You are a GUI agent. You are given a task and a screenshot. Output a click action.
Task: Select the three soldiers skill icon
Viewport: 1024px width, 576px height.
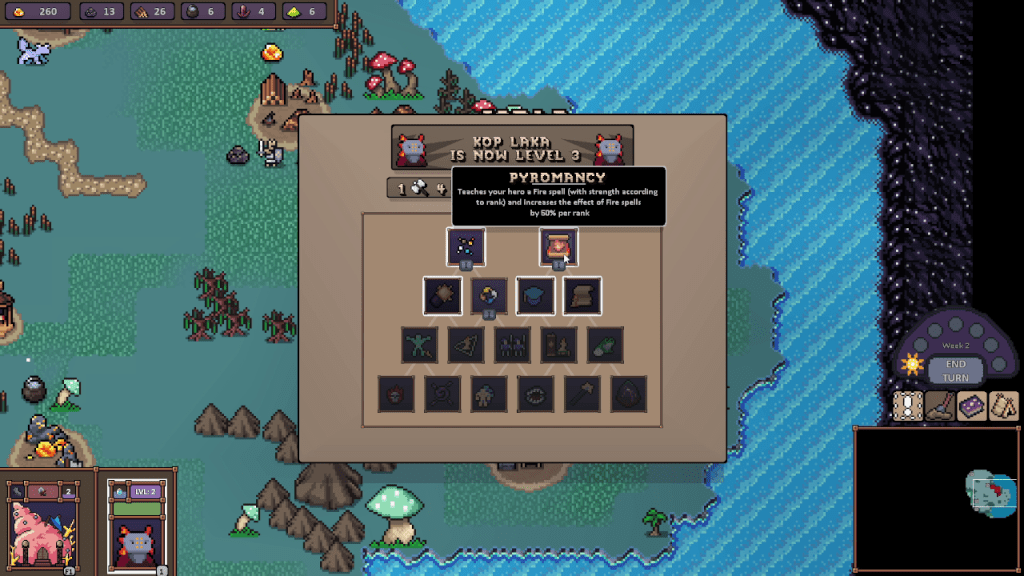click(512, 345)
